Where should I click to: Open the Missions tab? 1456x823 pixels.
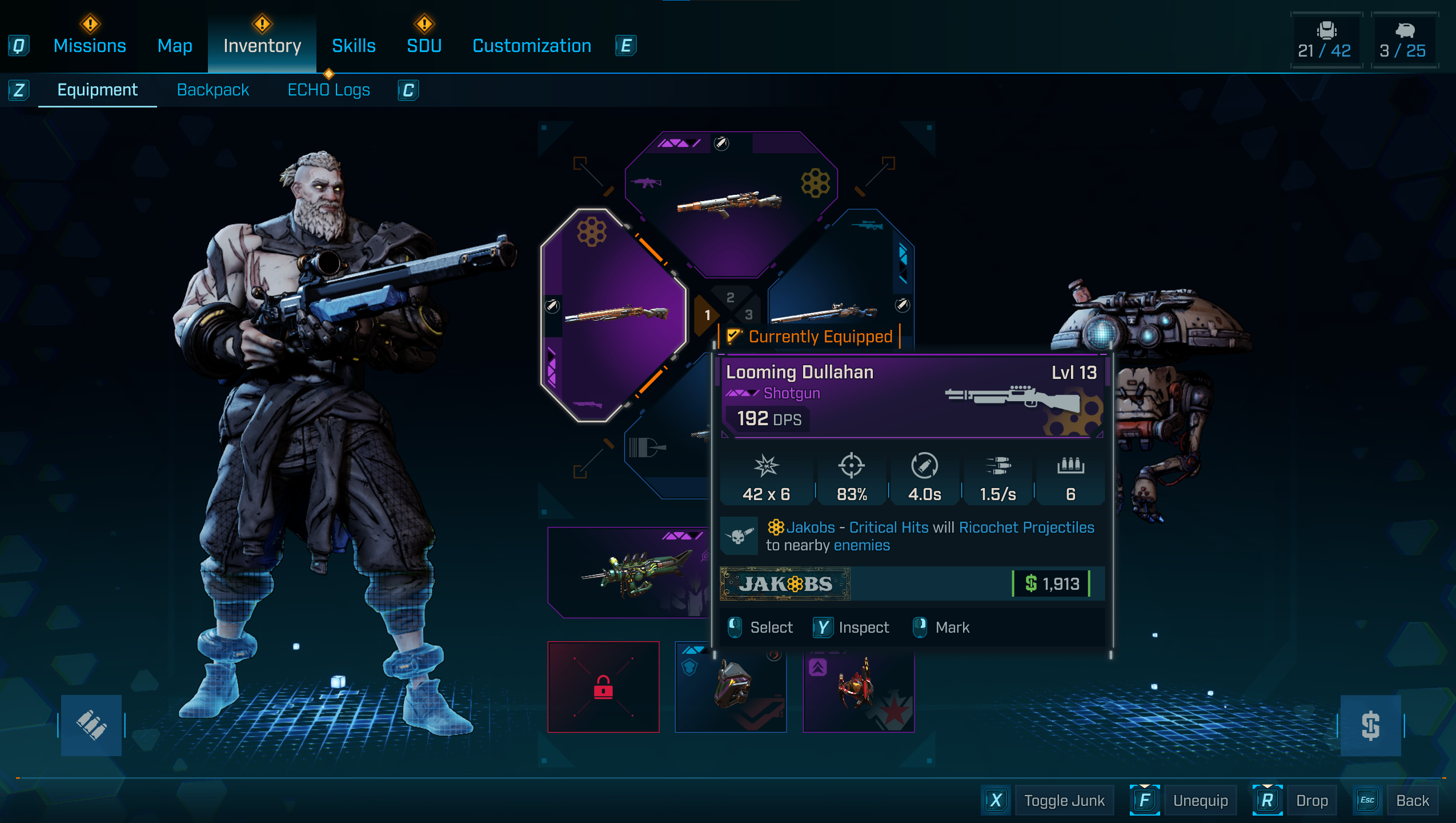click(90, 46)
